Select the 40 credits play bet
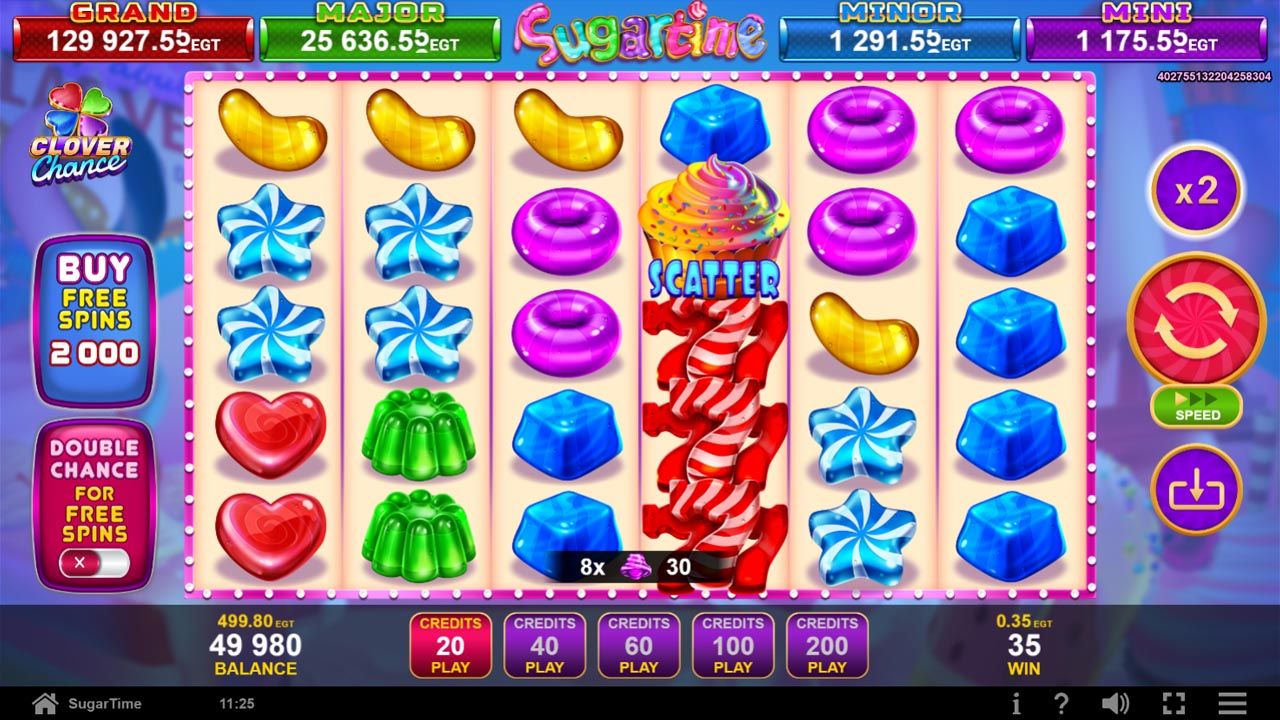The width and height of the screenshot is (1280, 720). pos(545,645)
